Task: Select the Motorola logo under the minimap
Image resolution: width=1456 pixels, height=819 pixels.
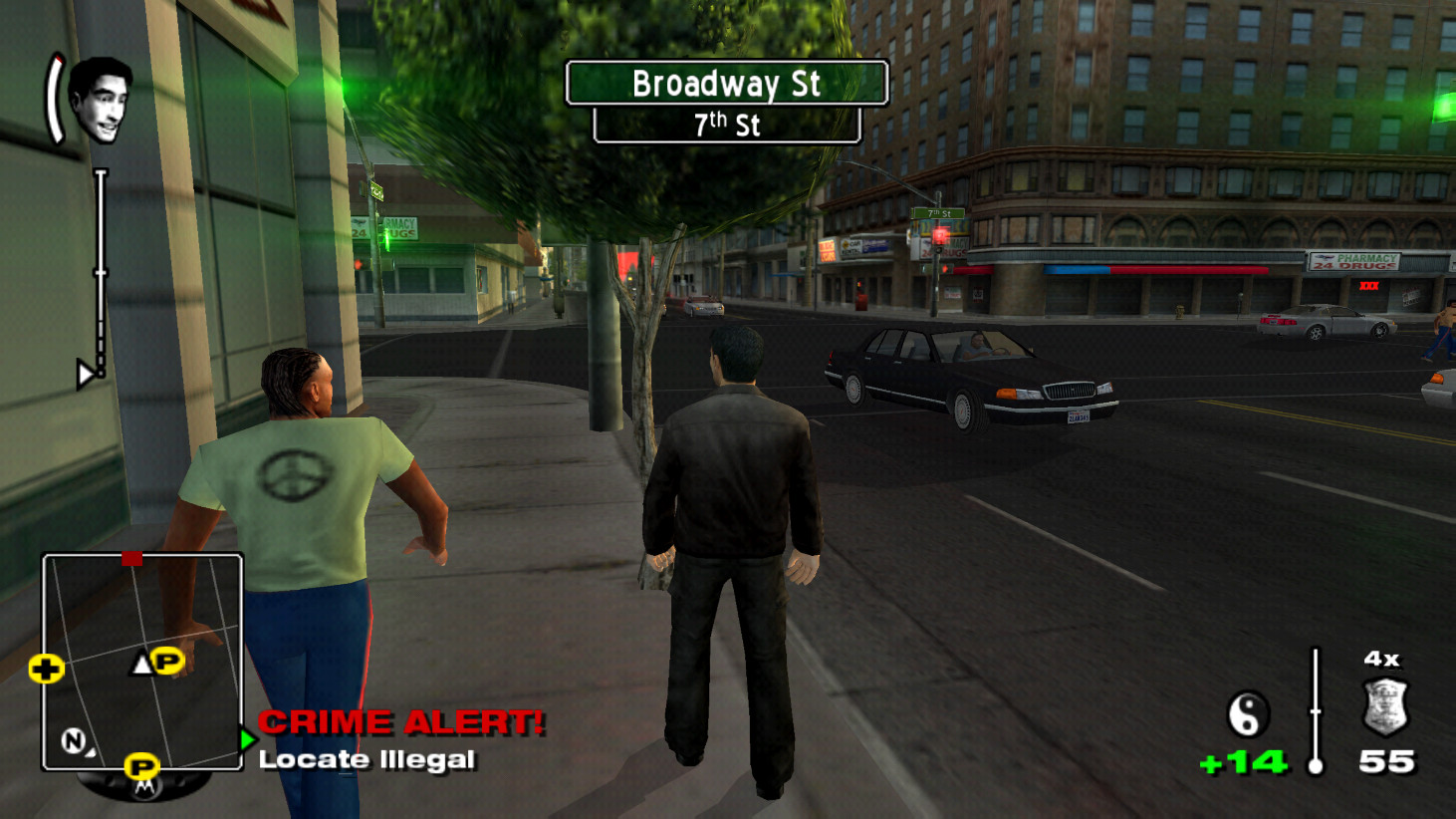Action: point(142,789)
